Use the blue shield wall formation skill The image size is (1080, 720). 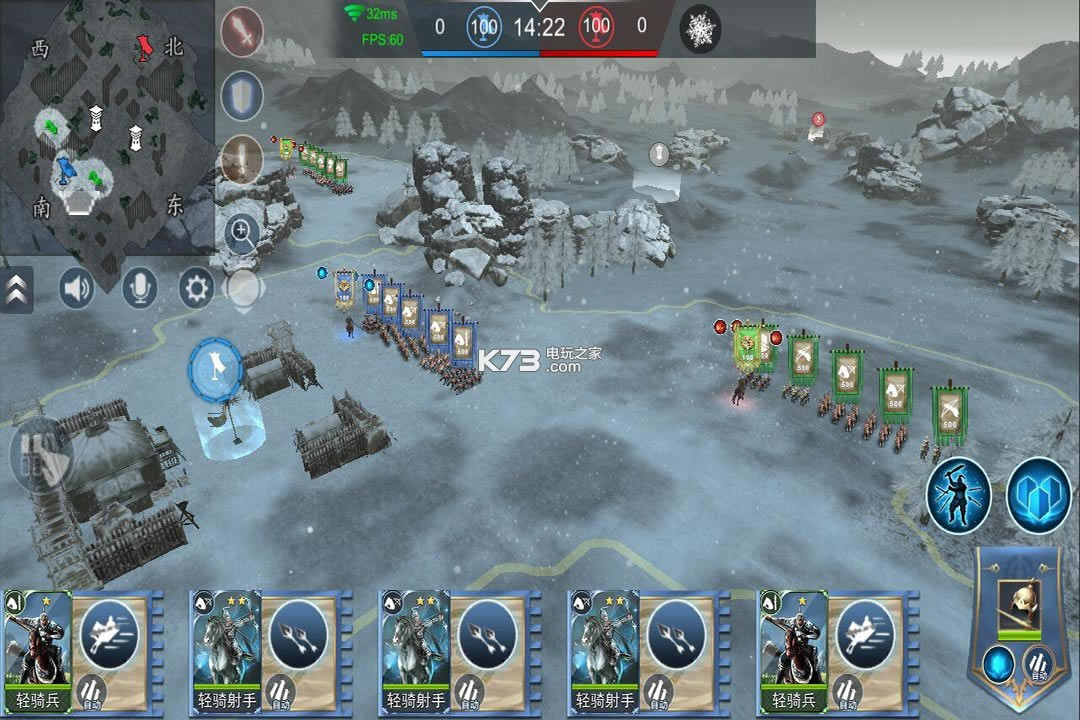tap(1038, 495)
